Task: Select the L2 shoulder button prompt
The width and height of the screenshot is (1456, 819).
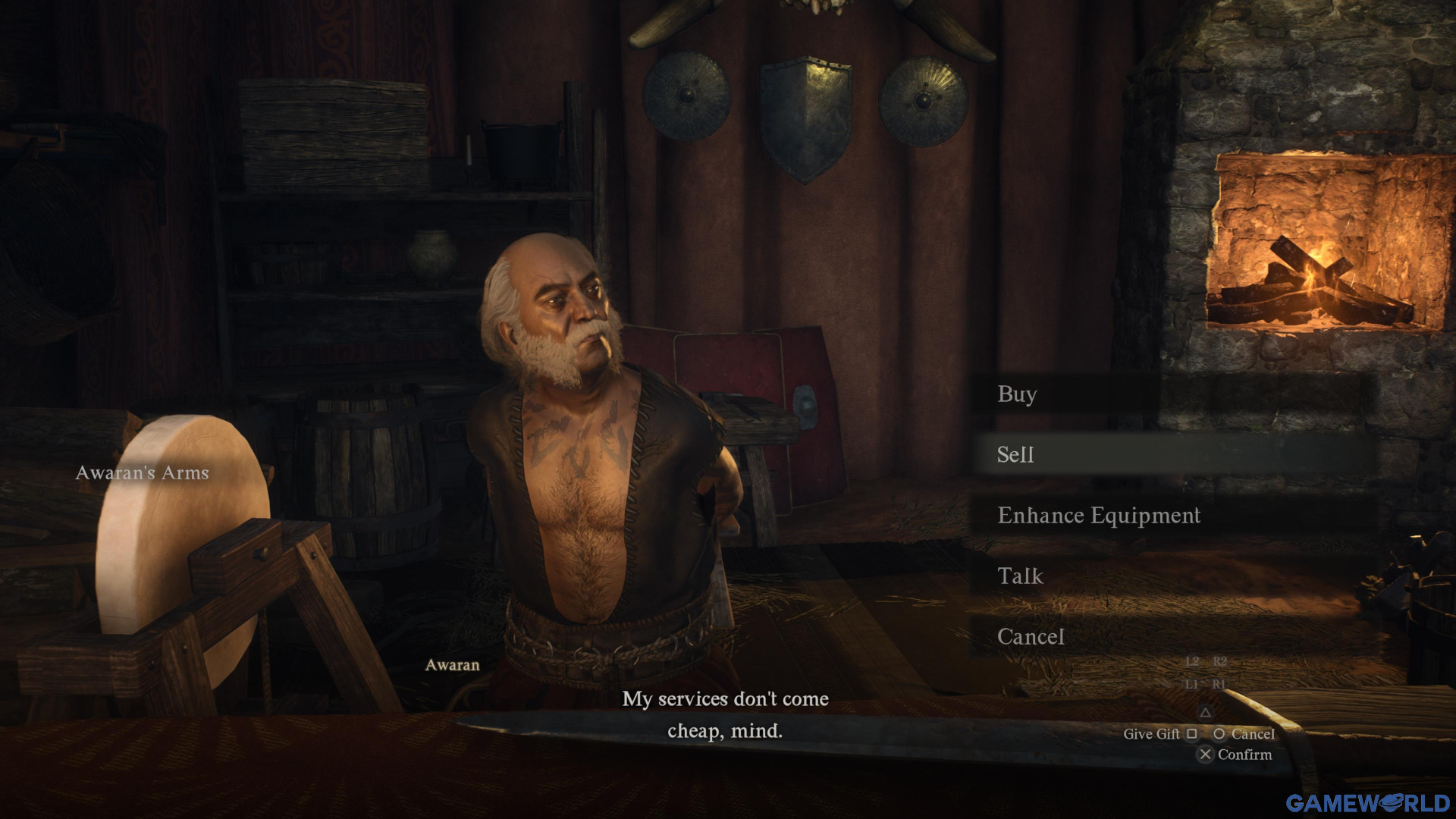Action: pos(1194,661)
